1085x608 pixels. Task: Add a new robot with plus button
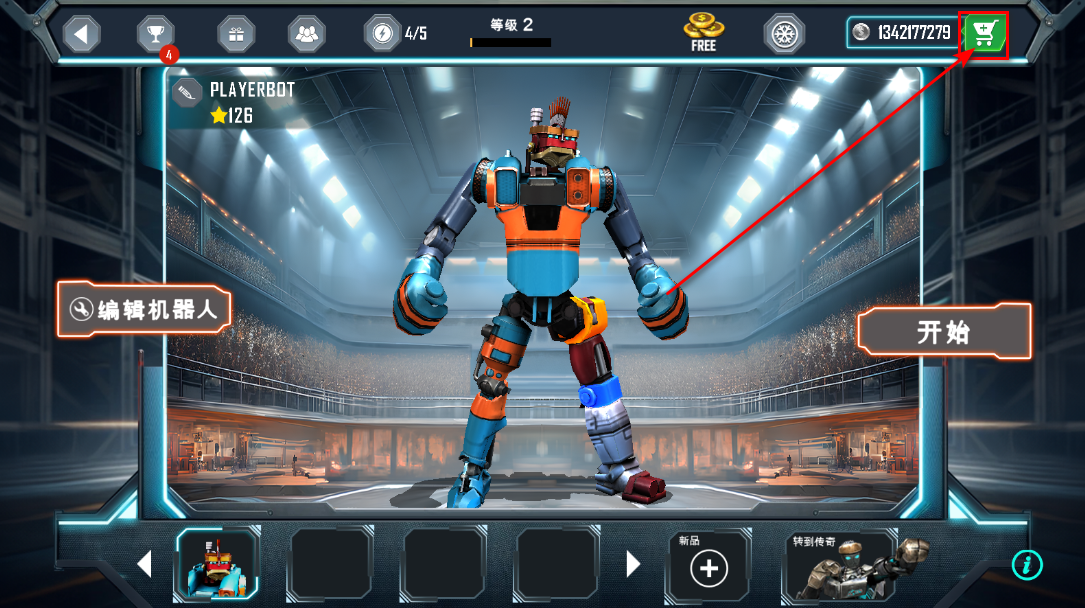(709, 568)
